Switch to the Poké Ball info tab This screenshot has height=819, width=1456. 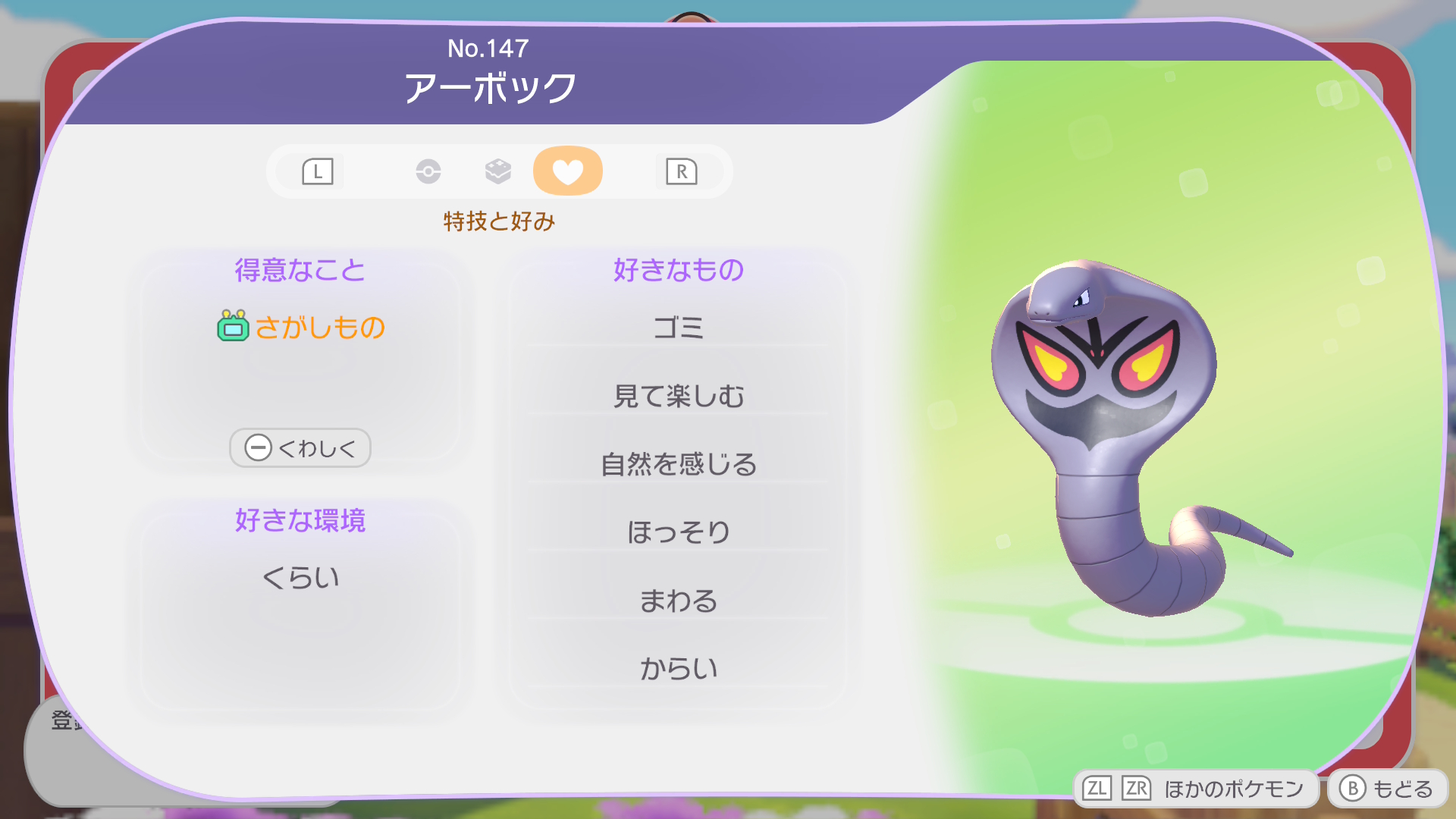tap(428, 171)
